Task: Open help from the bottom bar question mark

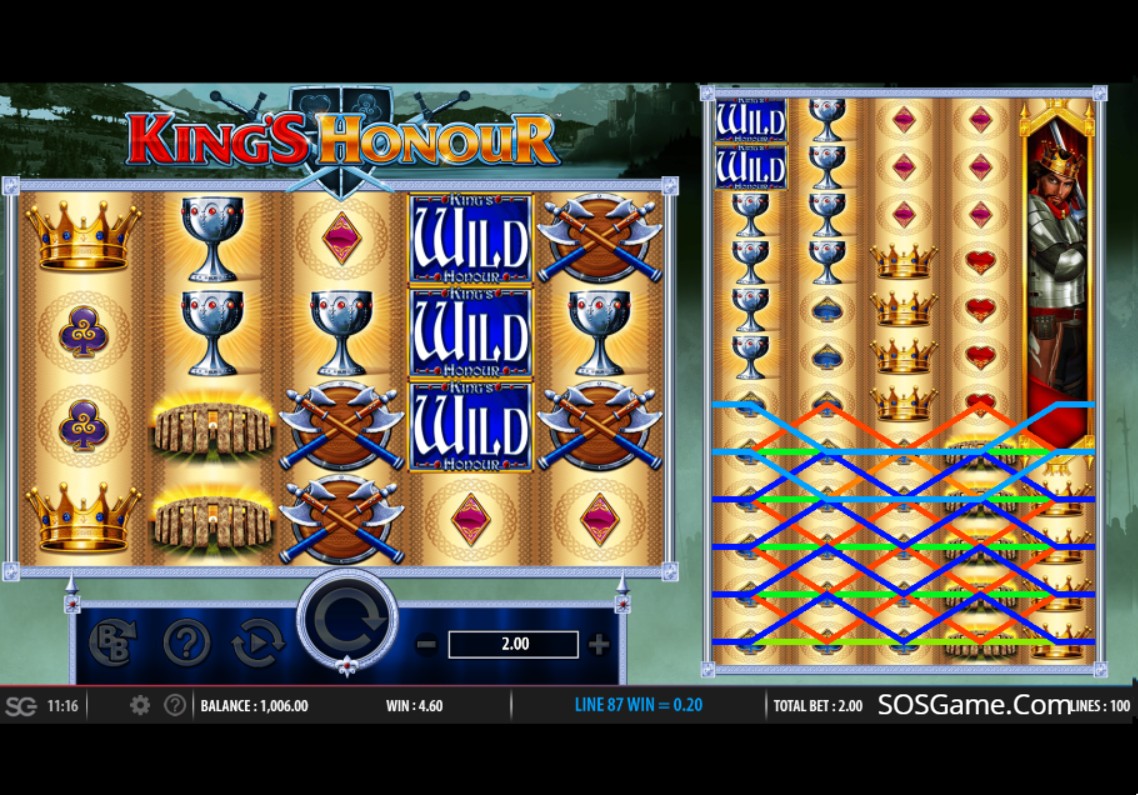Action: pos(175,705)
